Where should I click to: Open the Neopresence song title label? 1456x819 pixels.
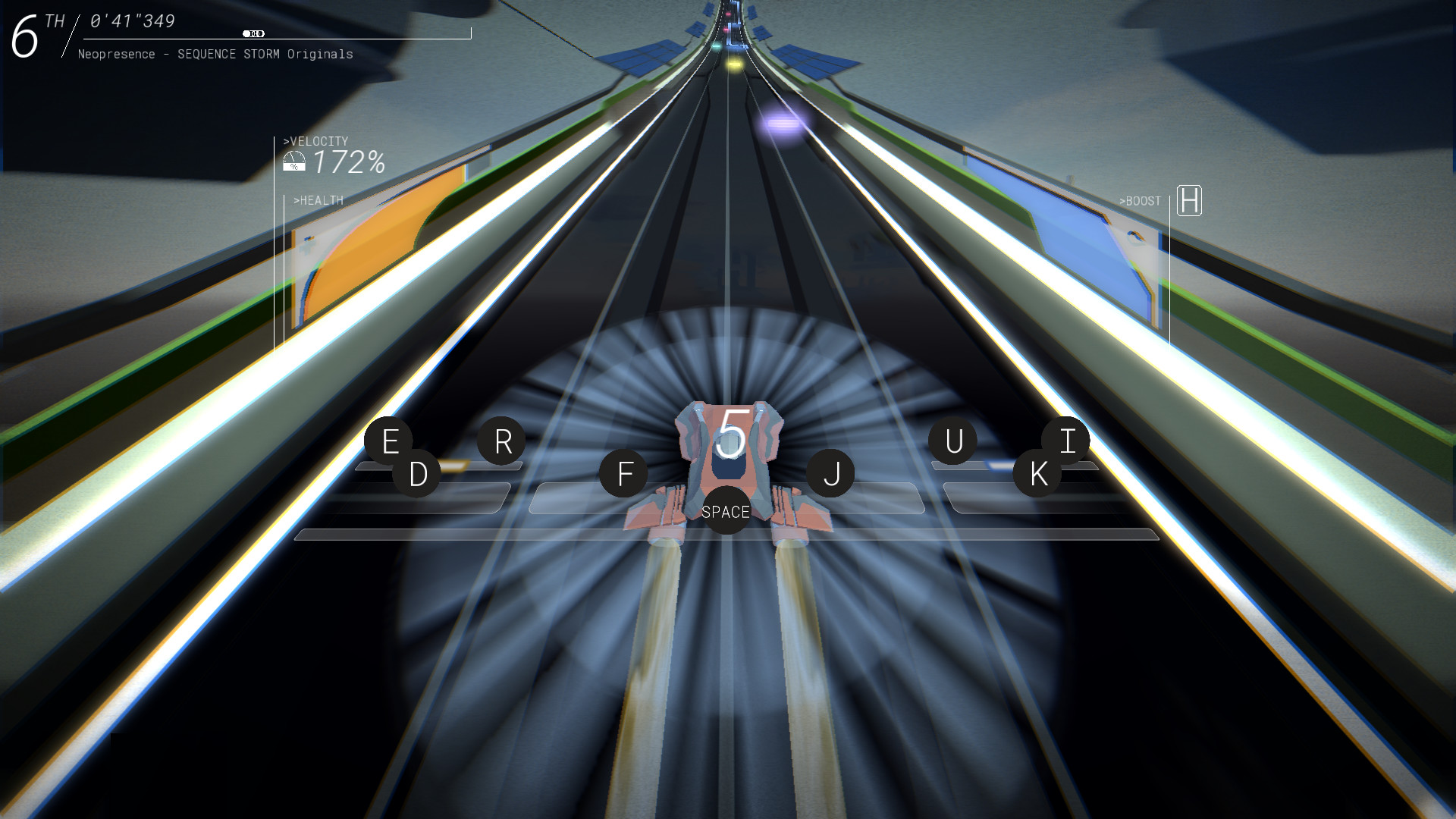[215, 54]
